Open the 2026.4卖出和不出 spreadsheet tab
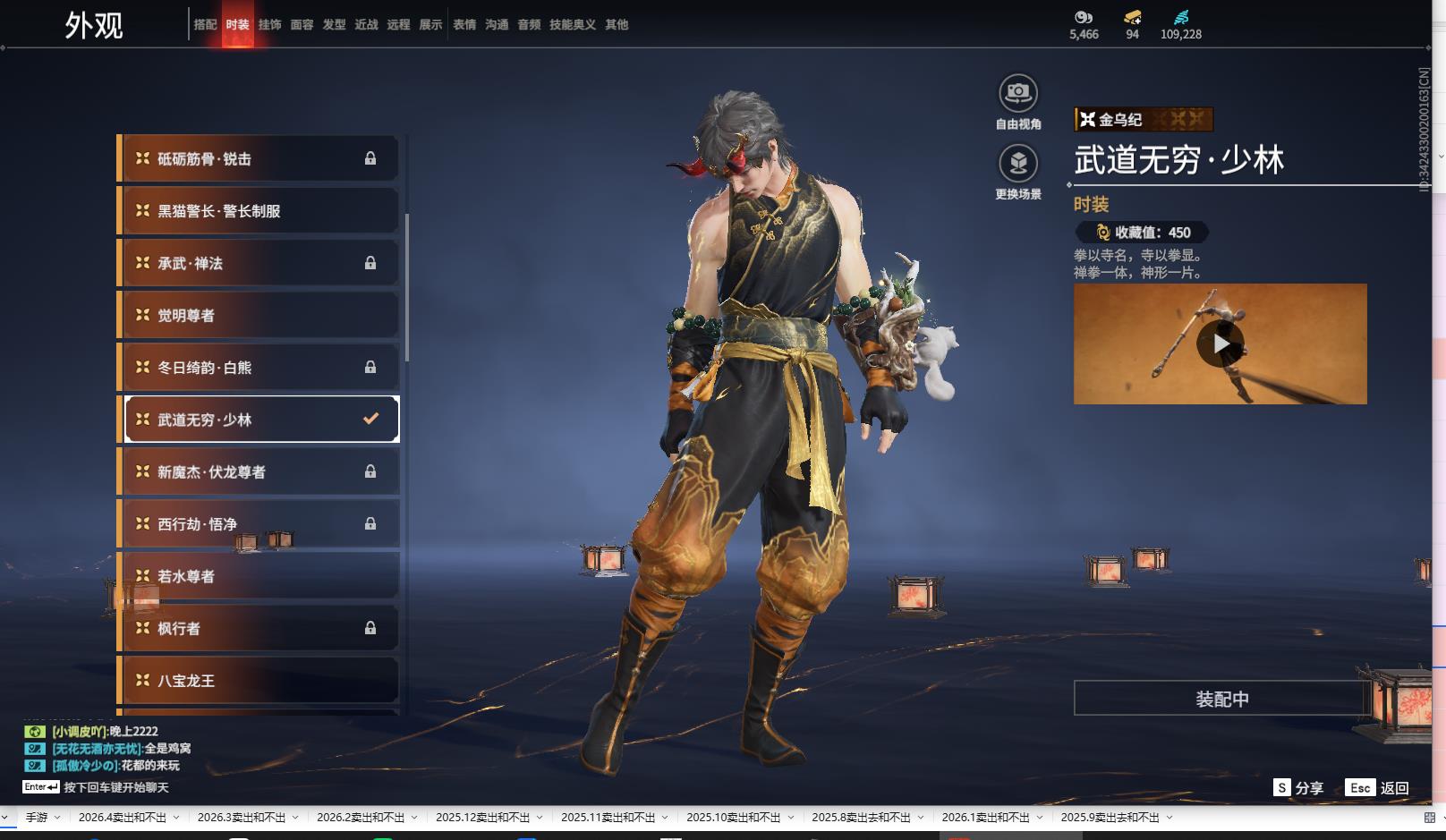 tap(123, 818)
